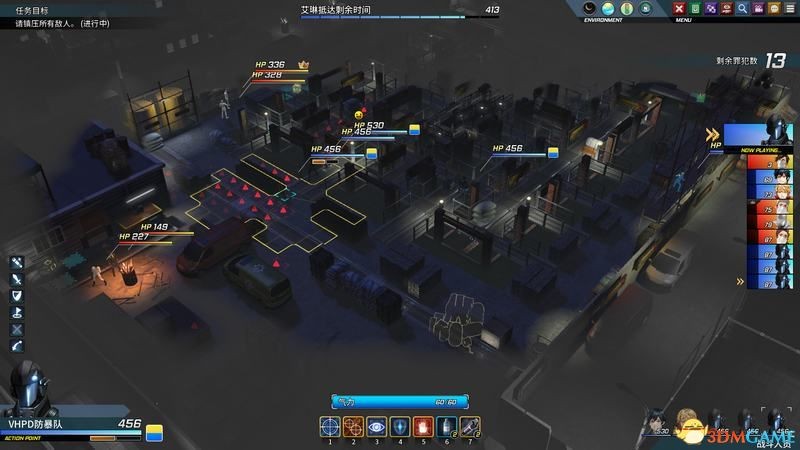The width and height of the screenshot is (800, 450).
Task: Use the double crosshair skill
Action: pyautogui.click(x=354, y=428)
